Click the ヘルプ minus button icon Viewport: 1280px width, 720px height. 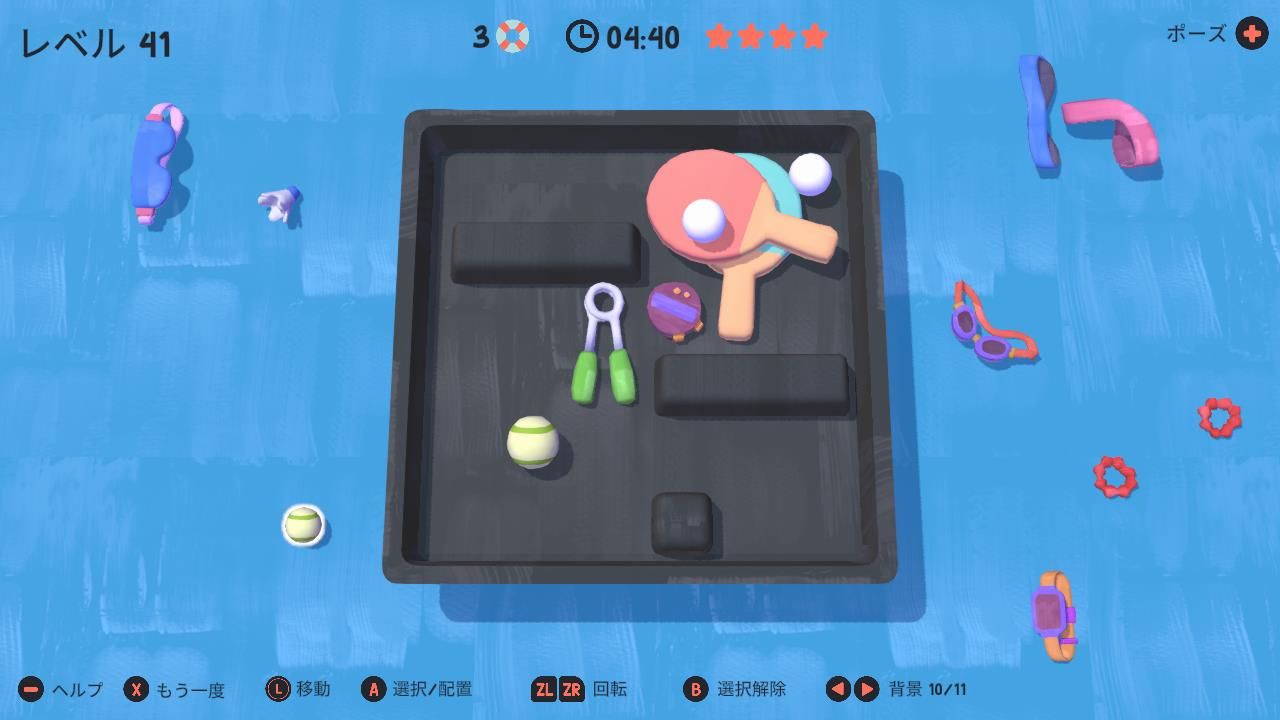click(30, 689)
